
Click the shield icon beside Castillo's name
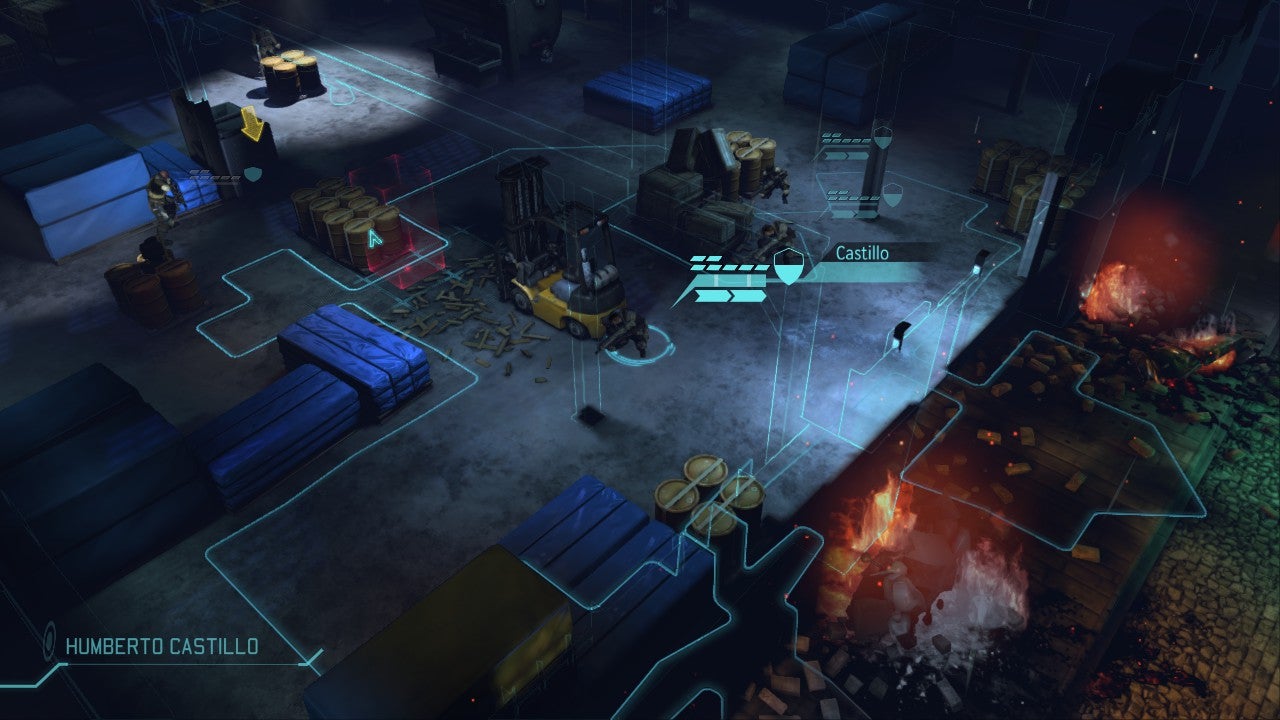pos(788,266)
